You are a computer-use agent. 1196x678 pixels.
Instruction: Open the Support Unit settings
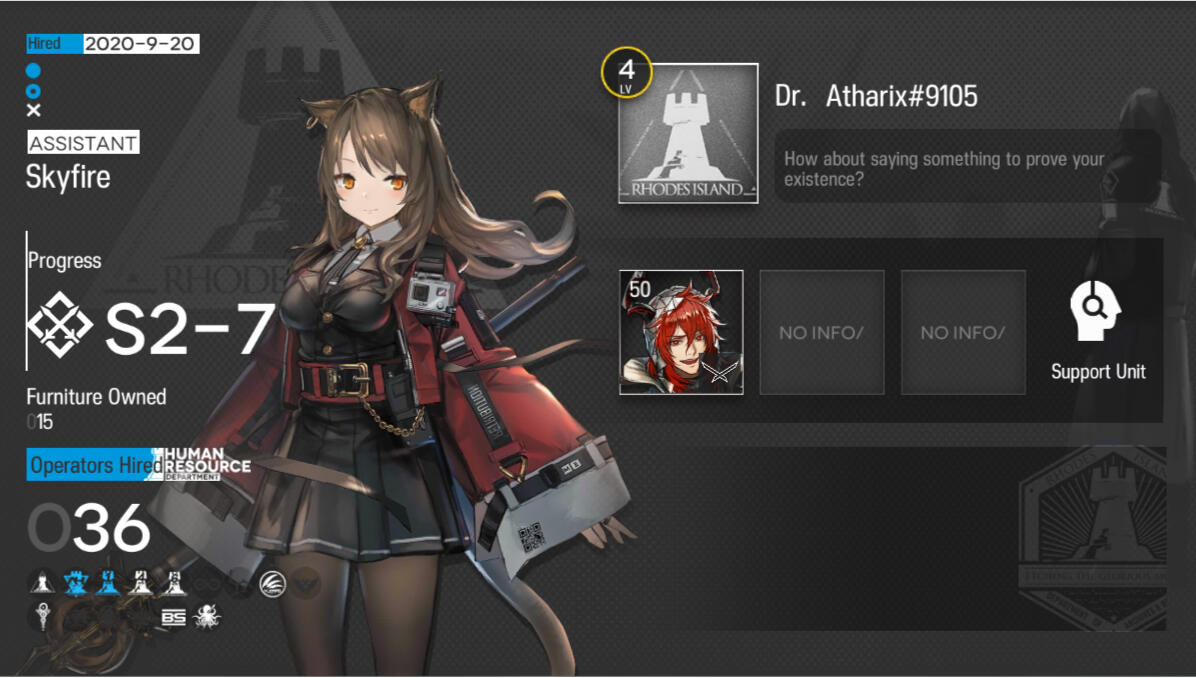click(1097, 330)
